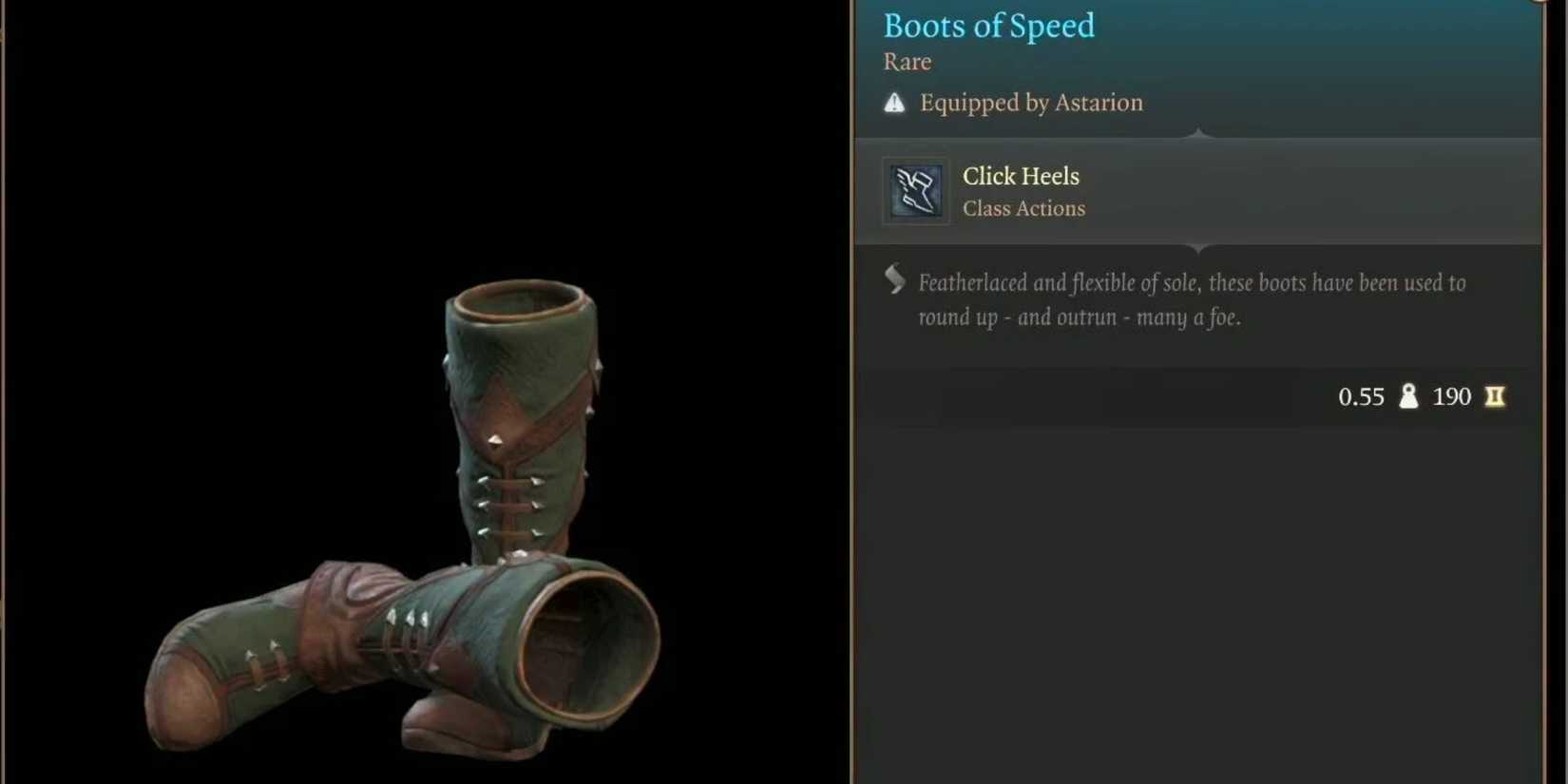Select the Boots of Speed title text

988,26
